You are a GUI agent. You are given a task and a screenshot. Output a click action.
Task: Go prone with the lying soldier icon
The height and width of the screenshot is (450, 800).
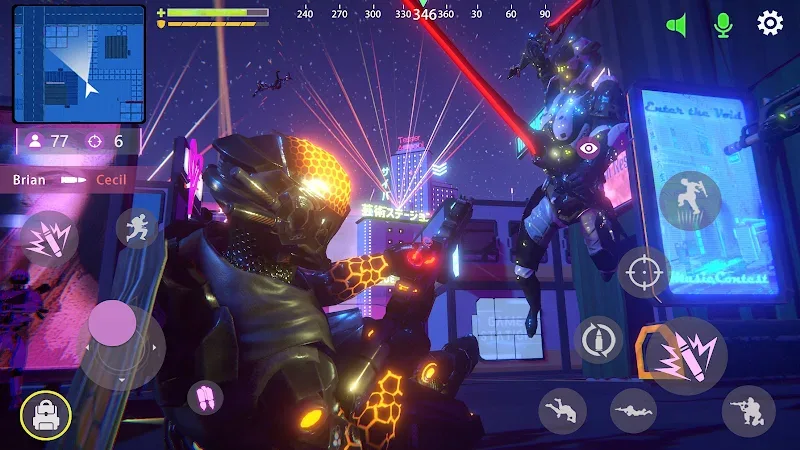633,410
